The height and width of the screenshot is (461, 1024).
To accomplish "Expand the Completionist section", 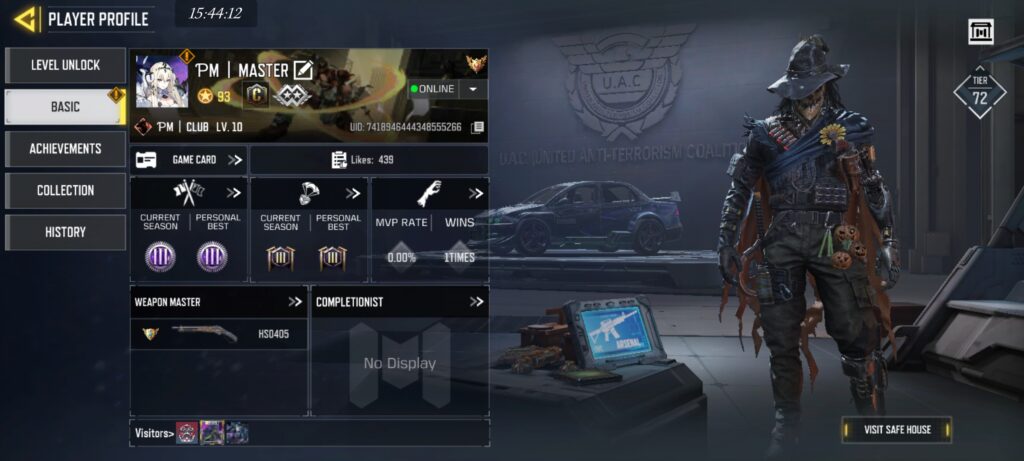I will click(x=476, y=301).
